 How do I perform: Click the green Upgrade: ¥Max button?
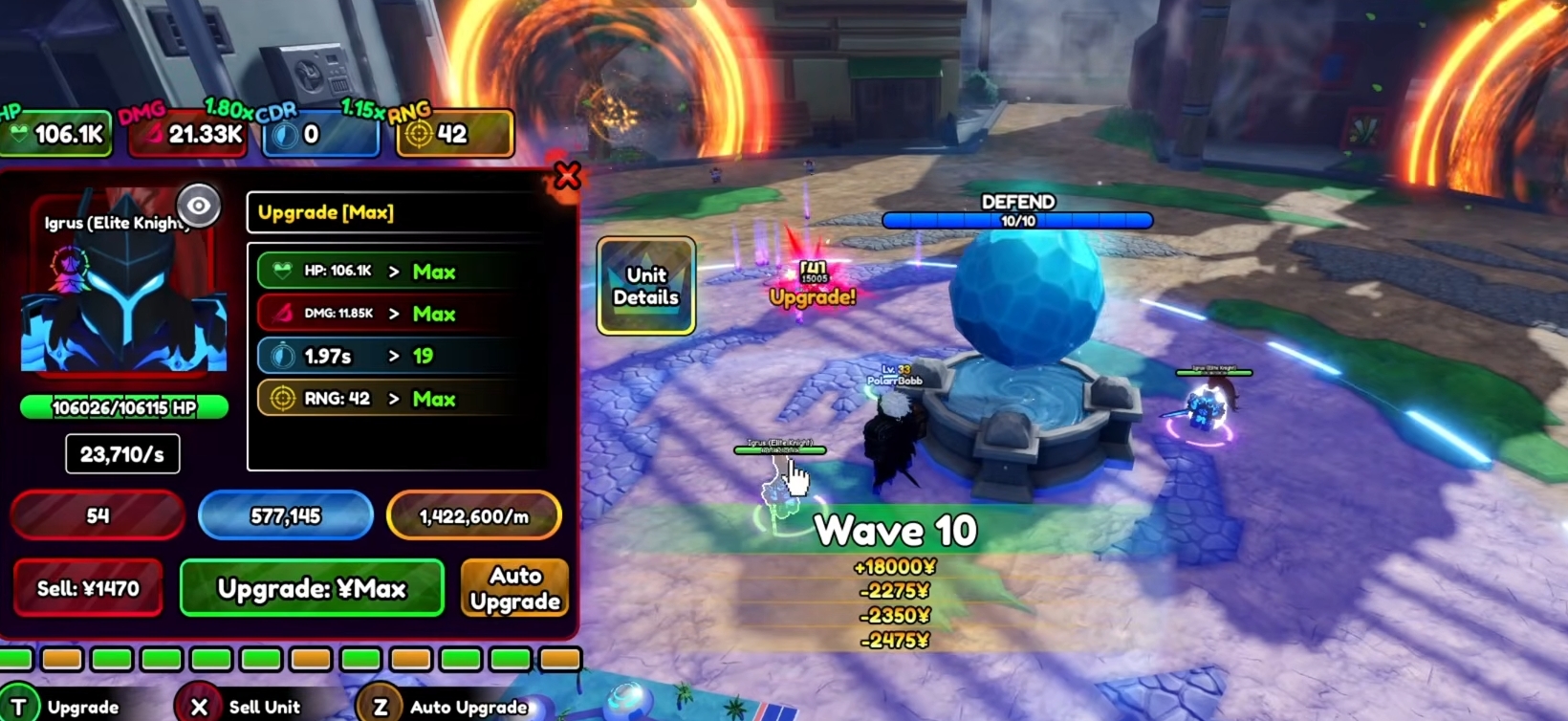(x=312, y=588)
